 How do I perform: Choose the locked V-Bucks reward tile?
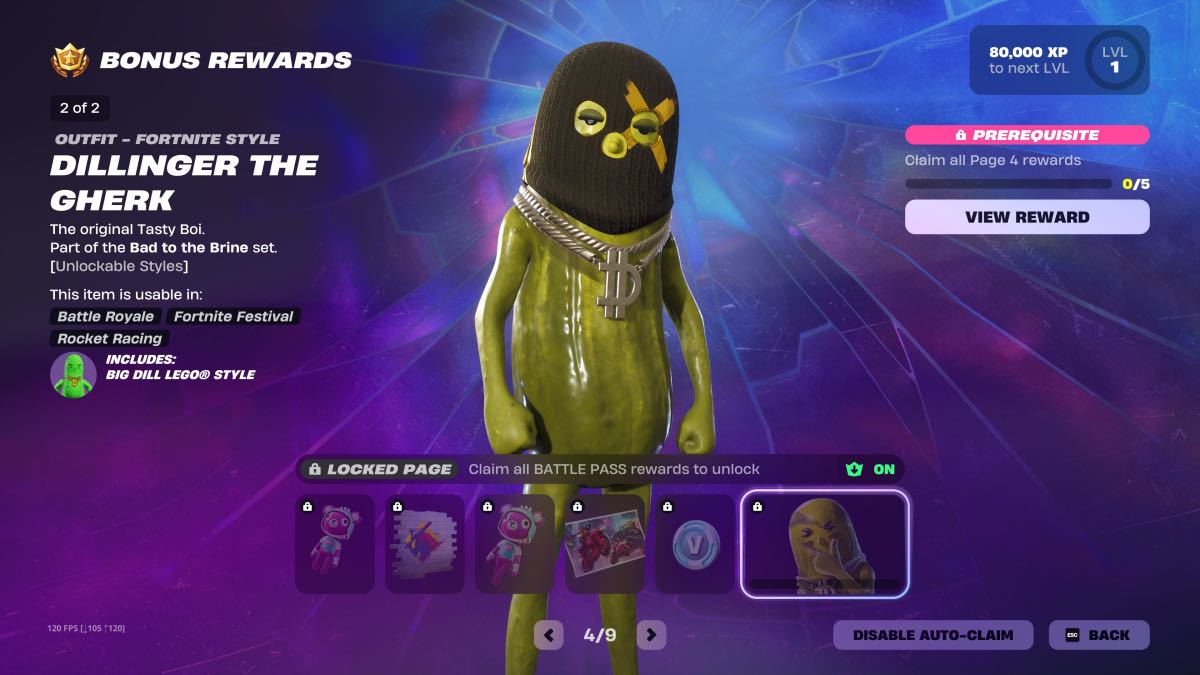tap(694, 543)
